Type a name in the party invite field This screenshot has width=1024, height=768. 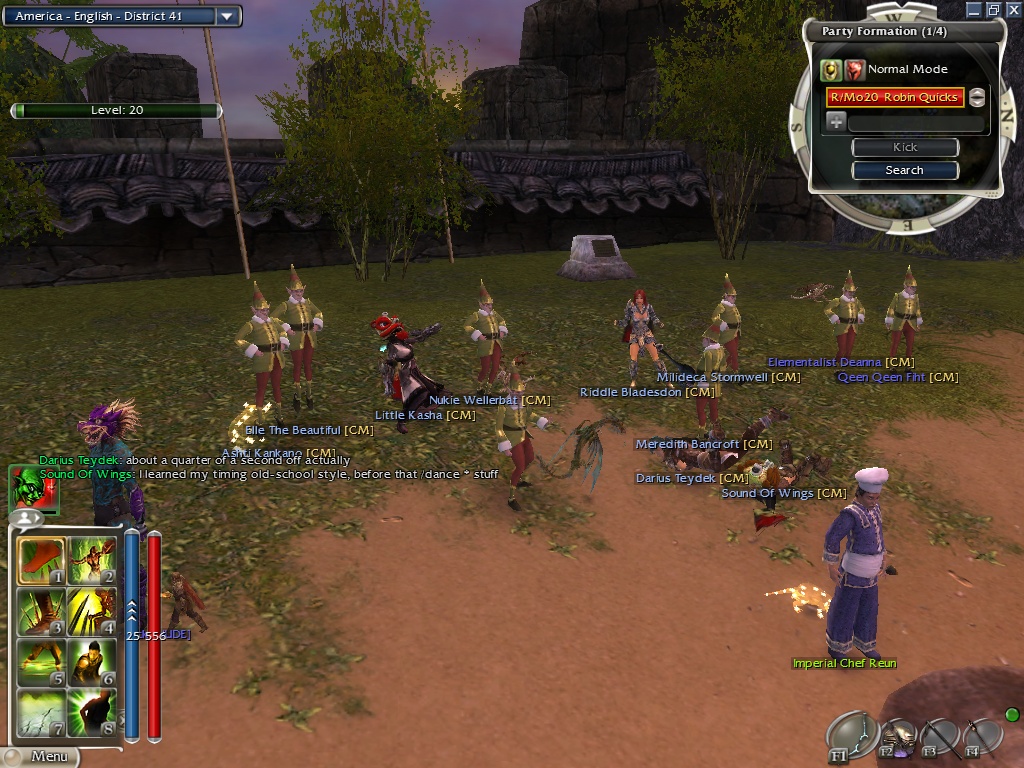[x=915, y=123]
